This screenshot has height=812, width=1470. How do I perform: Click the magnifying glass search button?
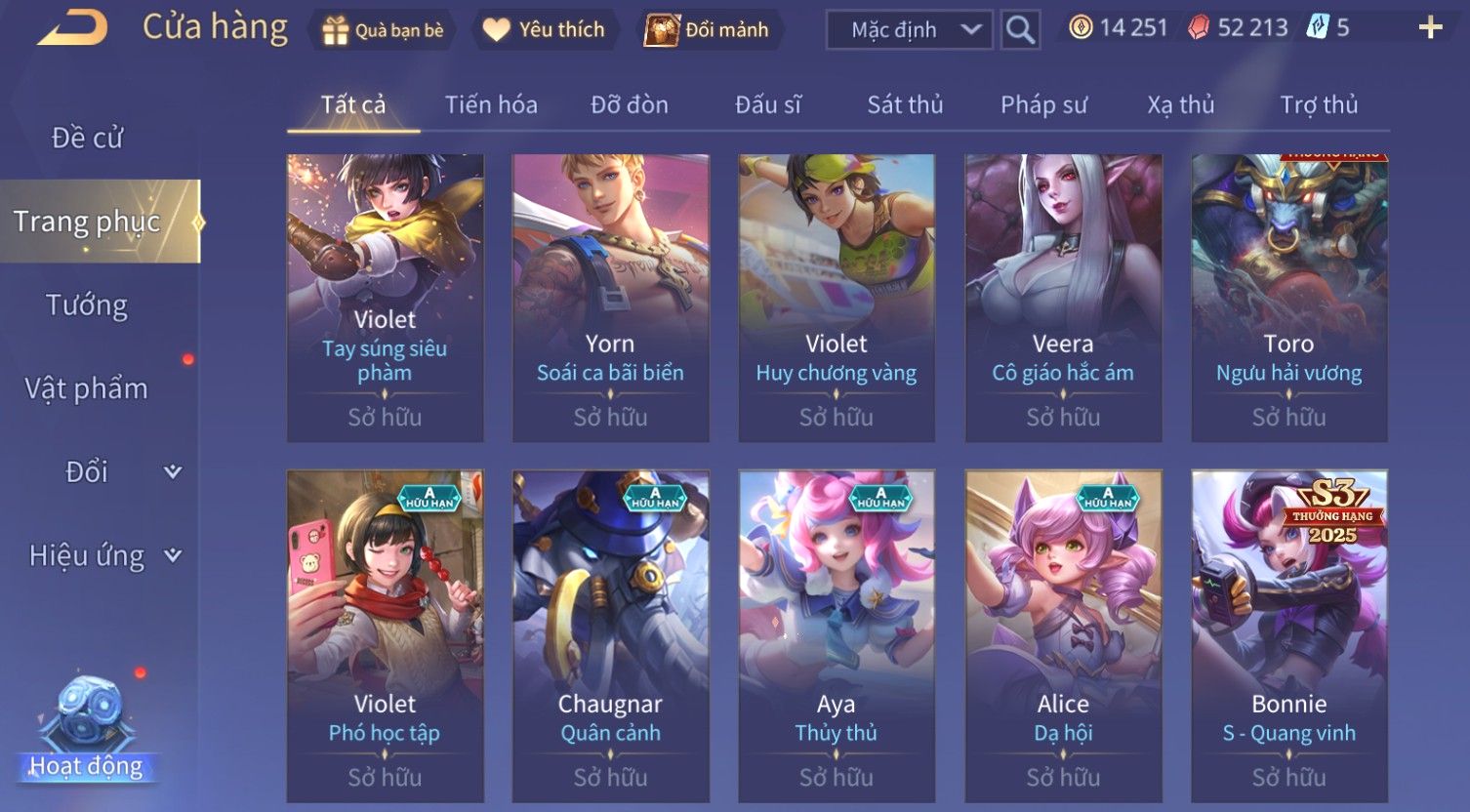pyautogui.click(x=1020, y=30)
